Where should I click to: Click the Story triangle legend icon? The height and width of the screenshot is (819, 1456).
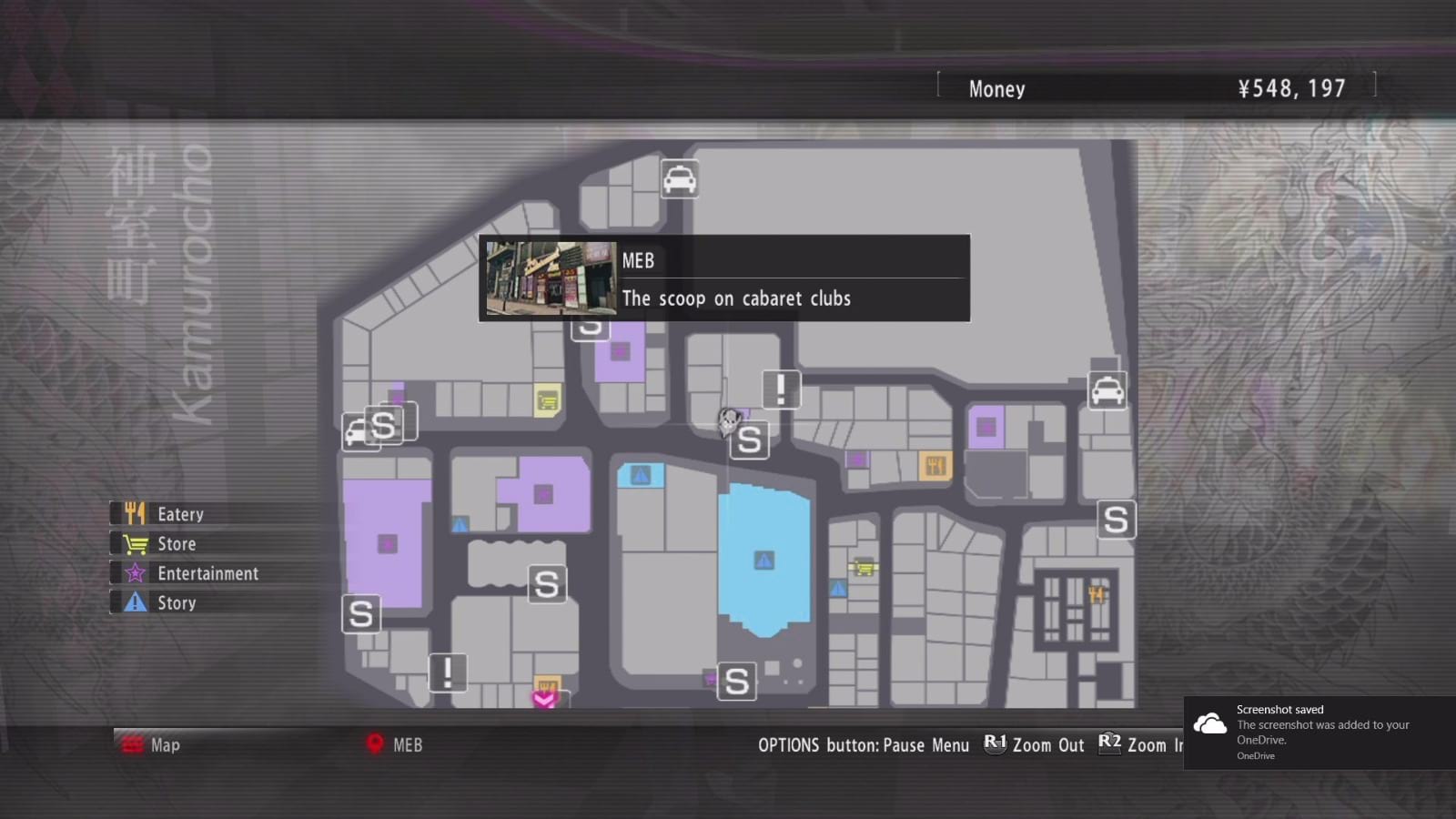pos(135,602)
